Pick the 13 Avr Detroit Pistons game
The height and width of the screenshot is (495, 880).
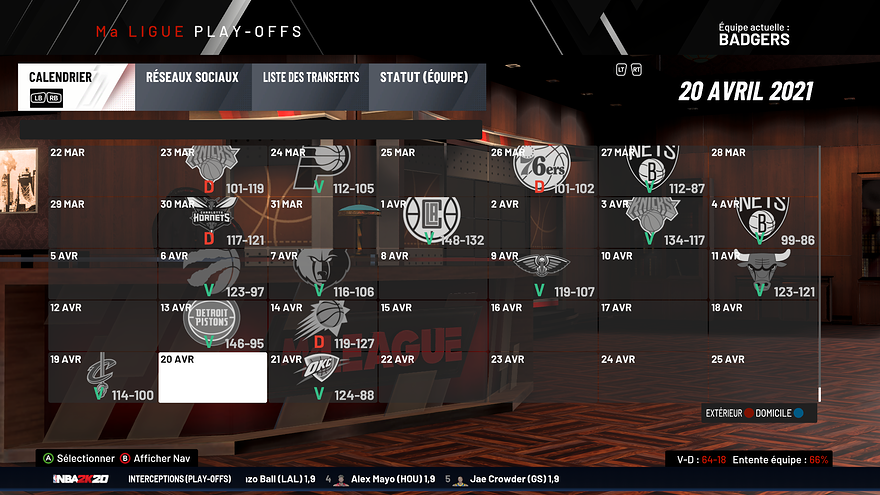tap(212, 325)
